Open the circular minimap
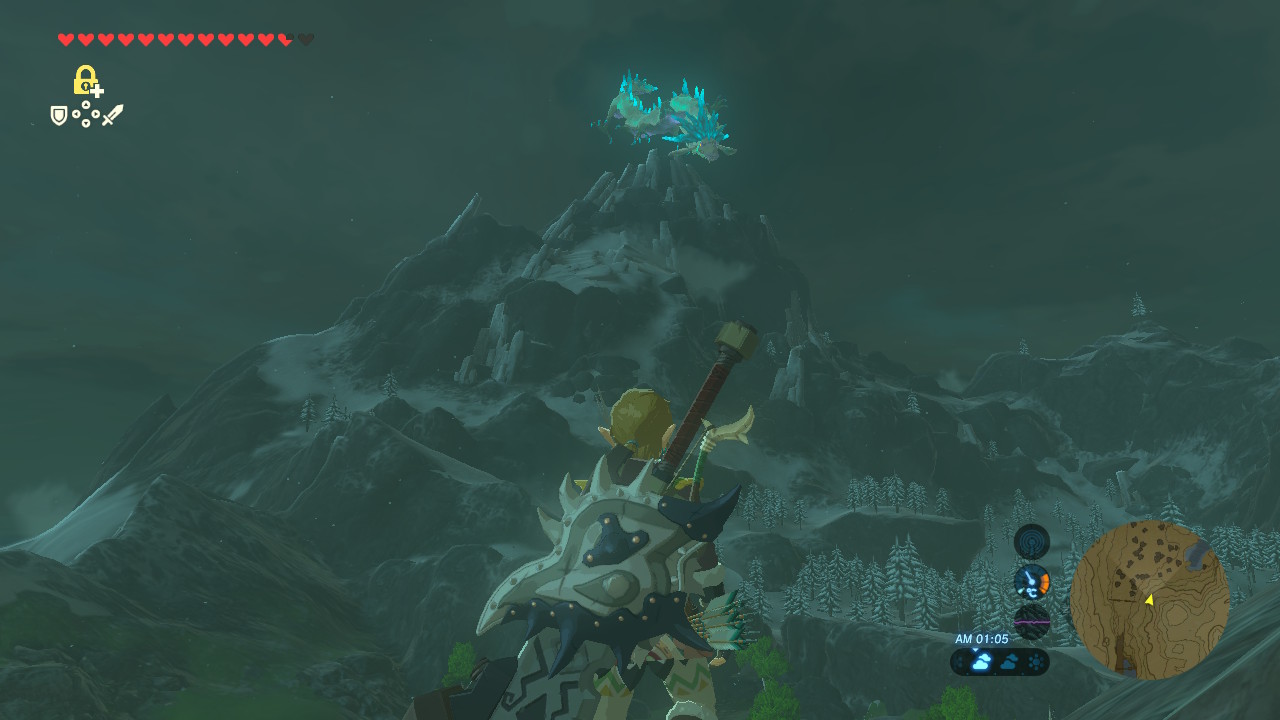 tap(1149, 600)
